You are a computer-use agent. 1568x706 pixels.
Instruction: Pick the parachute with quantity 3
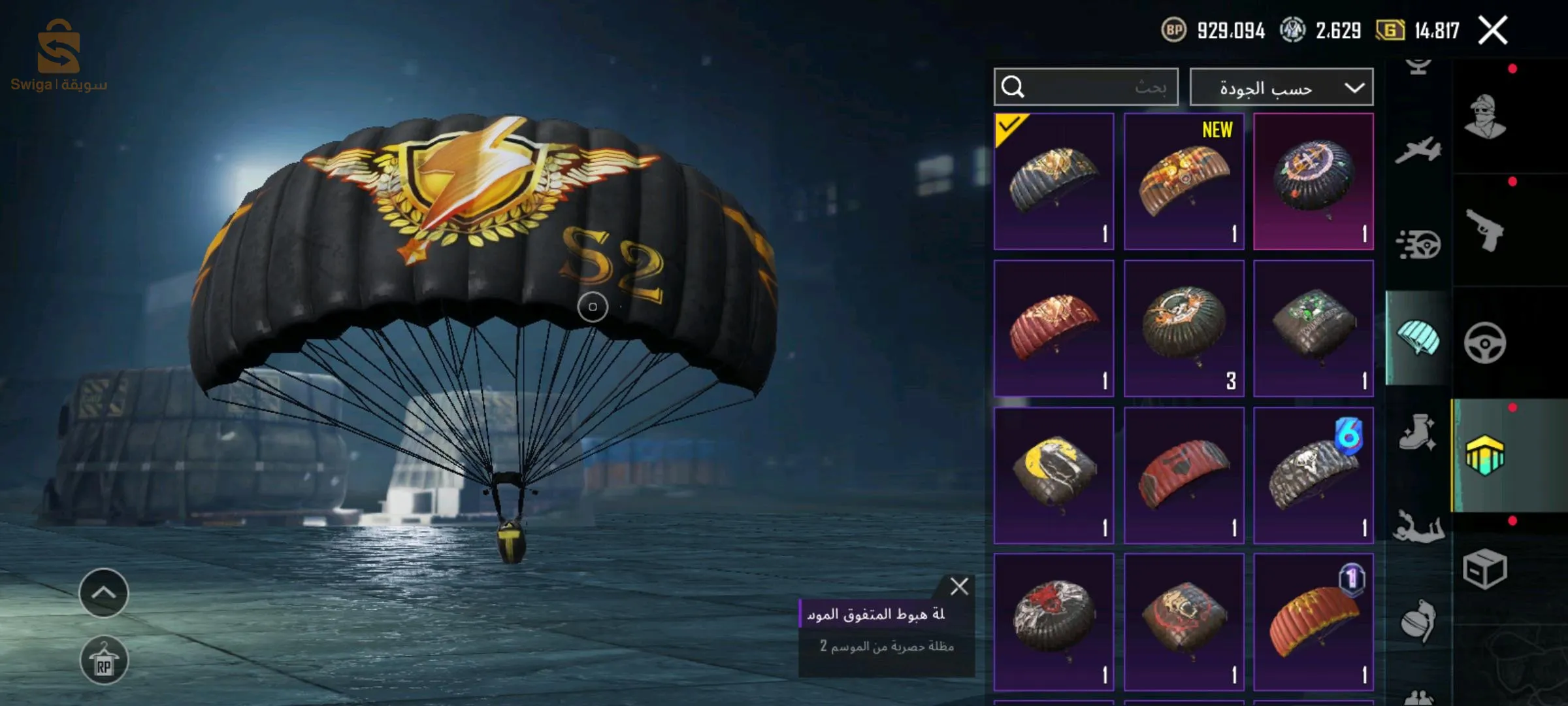coord(1184,328)
